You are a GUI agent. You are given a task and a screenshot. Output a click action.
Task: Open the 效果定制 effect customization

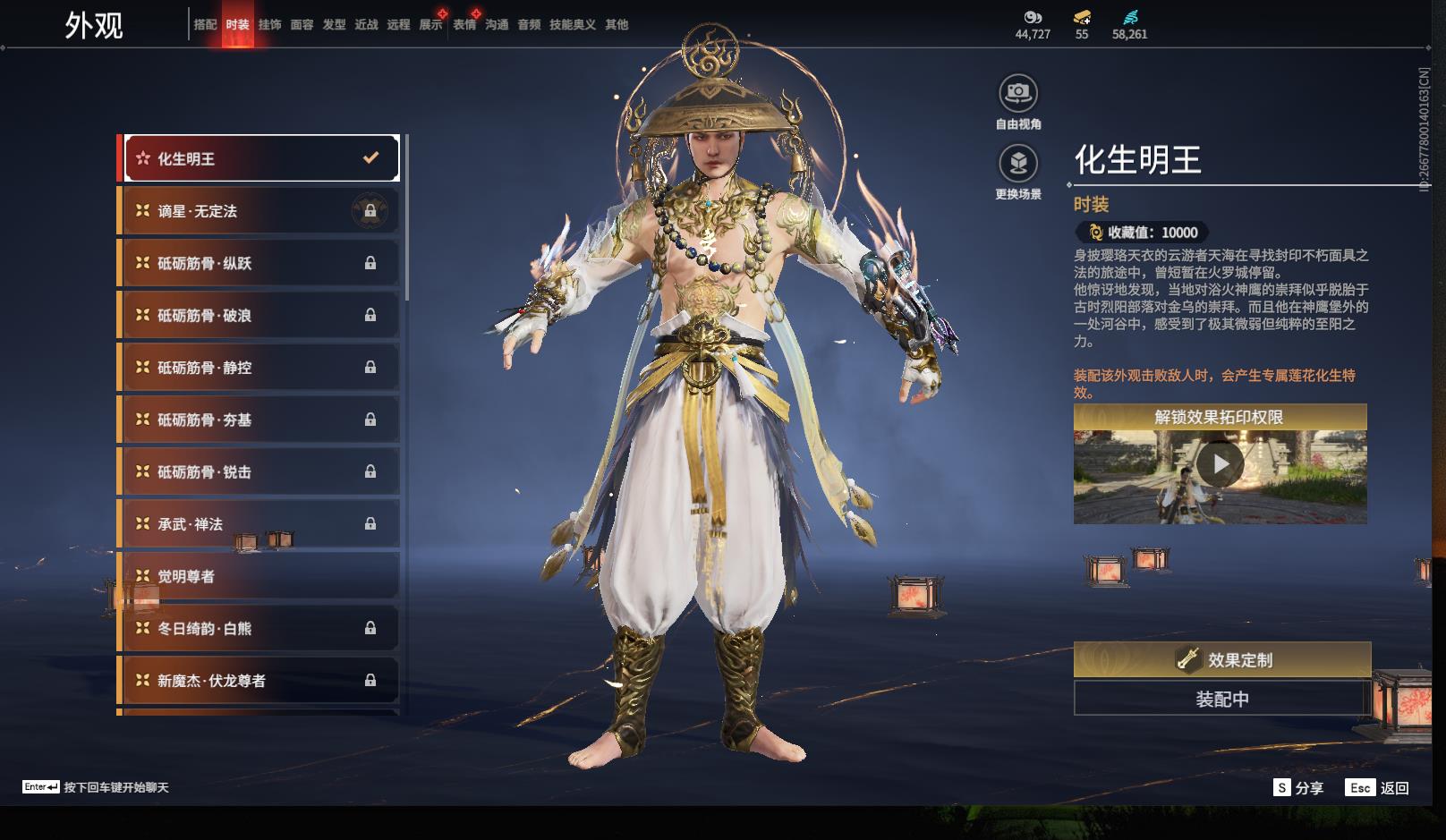(1221, 660)
